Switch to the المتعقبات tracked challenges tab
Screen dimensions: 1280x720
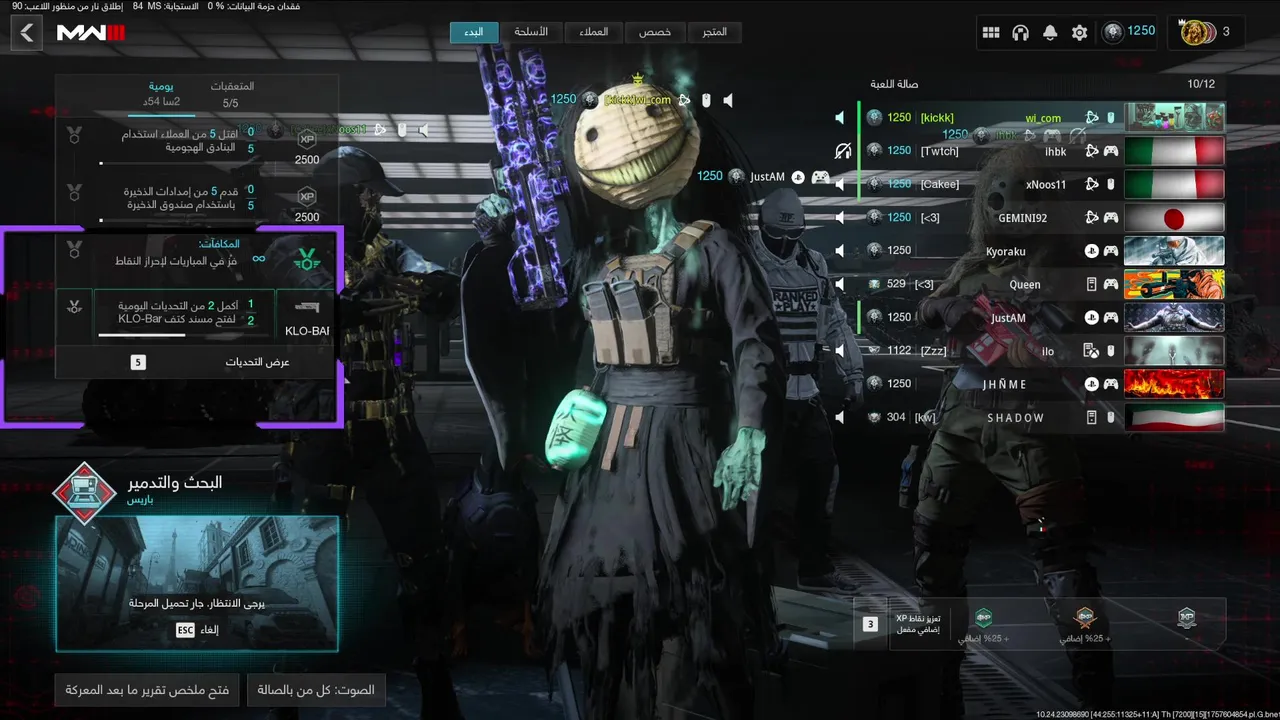coord(231,94)
